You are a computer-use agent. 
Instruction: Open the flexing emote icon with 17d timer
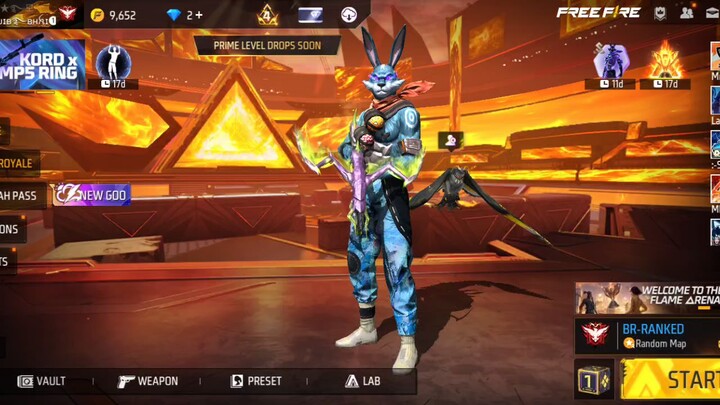pyautogui.click(x=114, y=62)
